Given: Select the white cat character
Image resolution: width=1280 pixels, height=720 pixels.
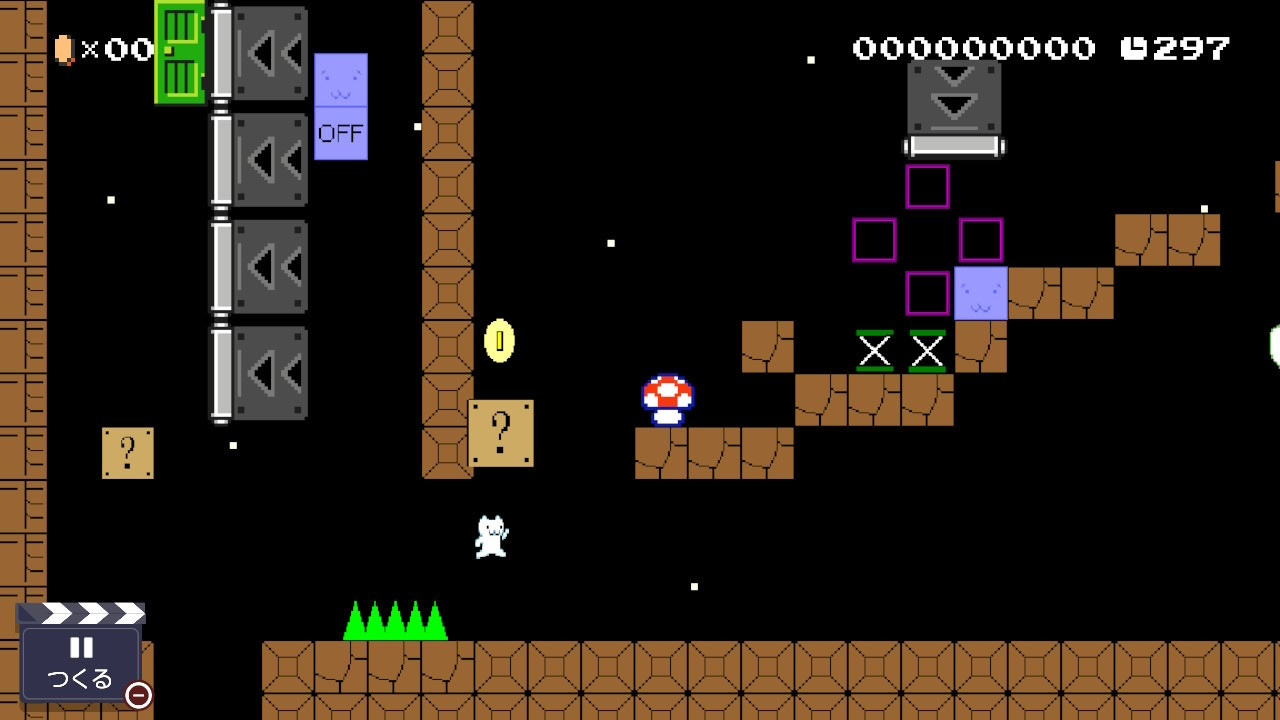Looking at the screenshot, I should click(x=490, y=535).
